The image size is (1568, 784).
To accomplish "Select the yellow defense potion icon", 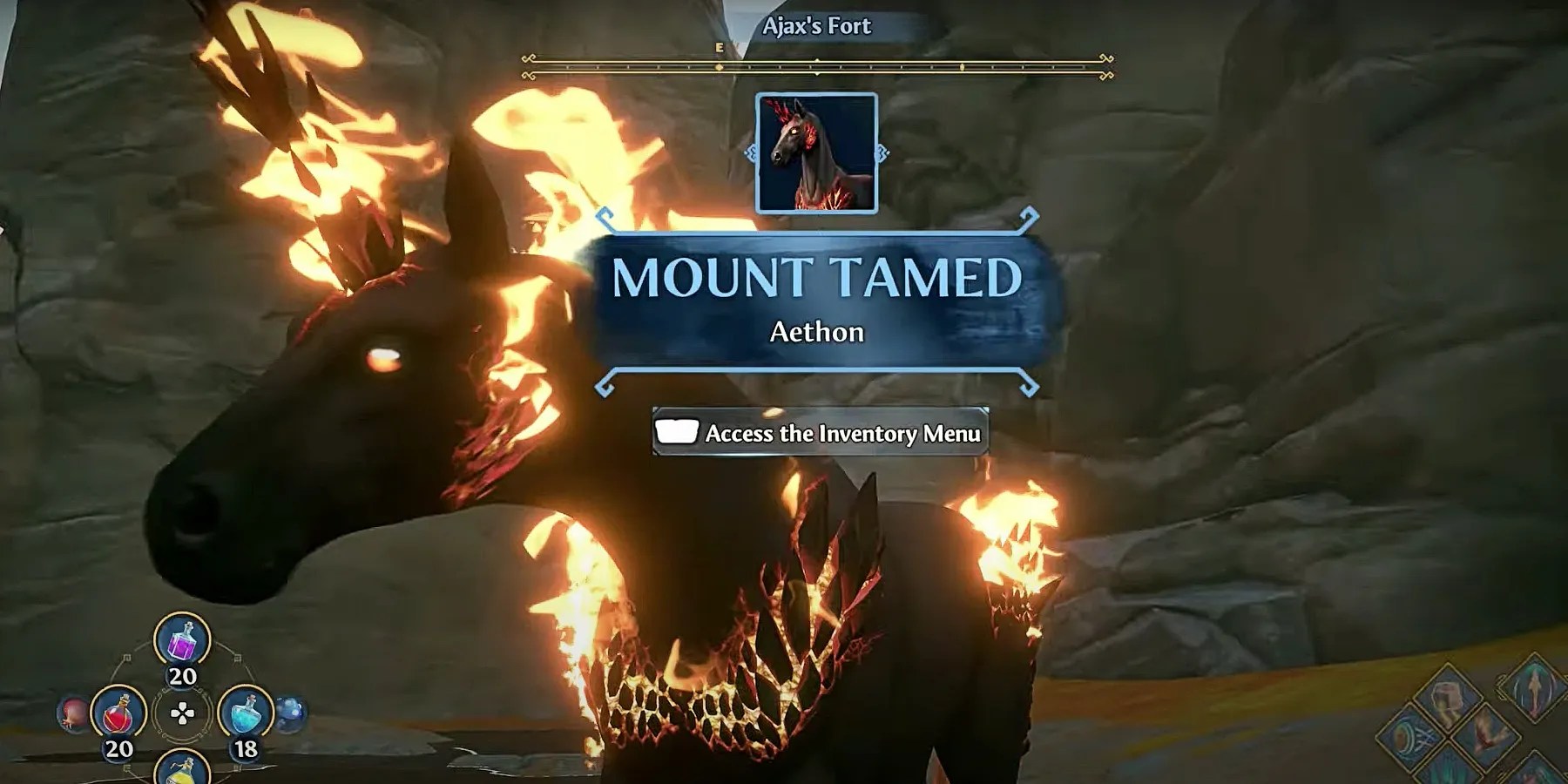I will pyautogui.click(x=180, y=776).
